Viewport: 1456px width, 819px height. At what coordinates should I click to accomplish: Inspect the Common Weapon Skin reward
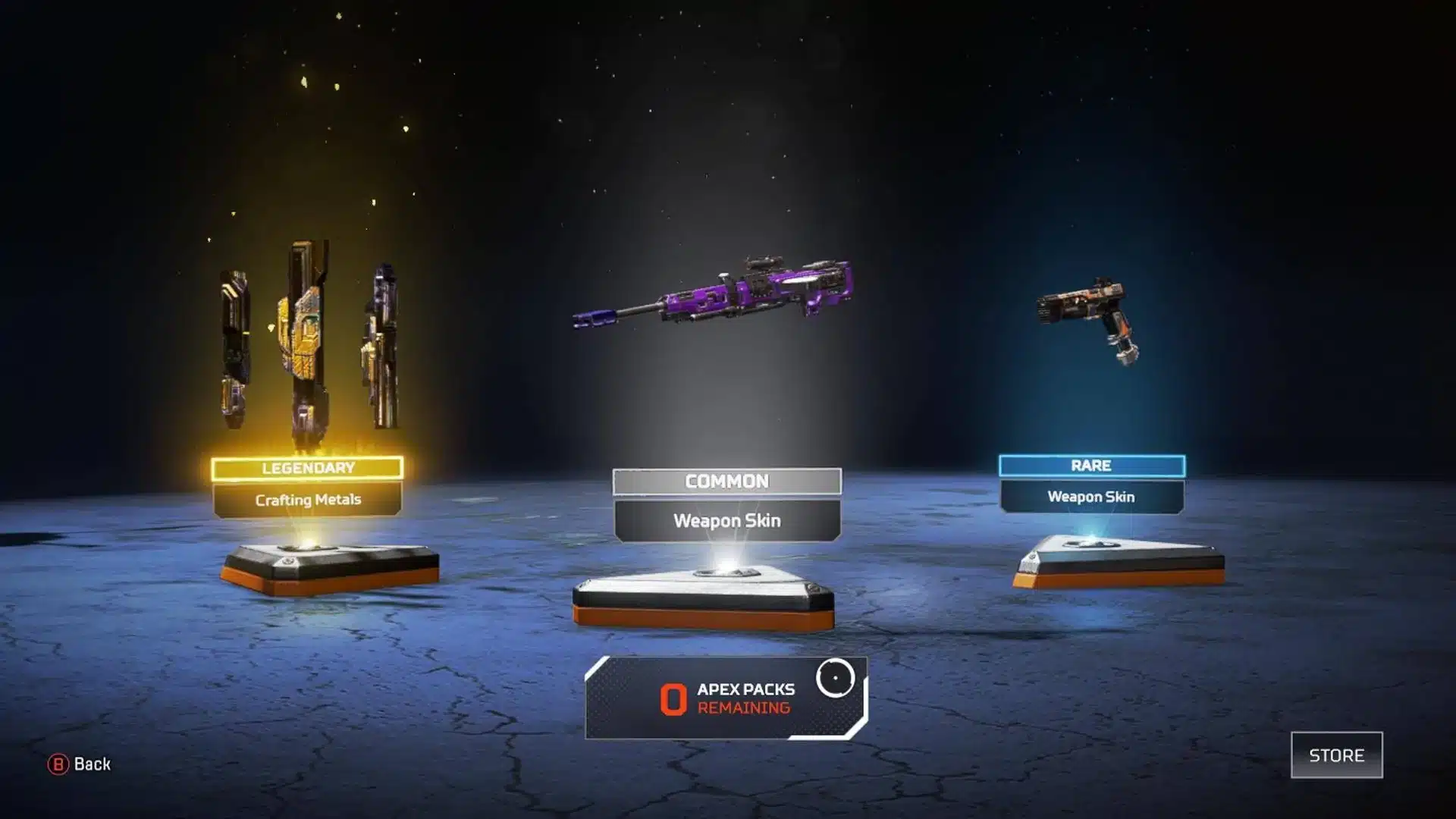[x=726, y=504]
